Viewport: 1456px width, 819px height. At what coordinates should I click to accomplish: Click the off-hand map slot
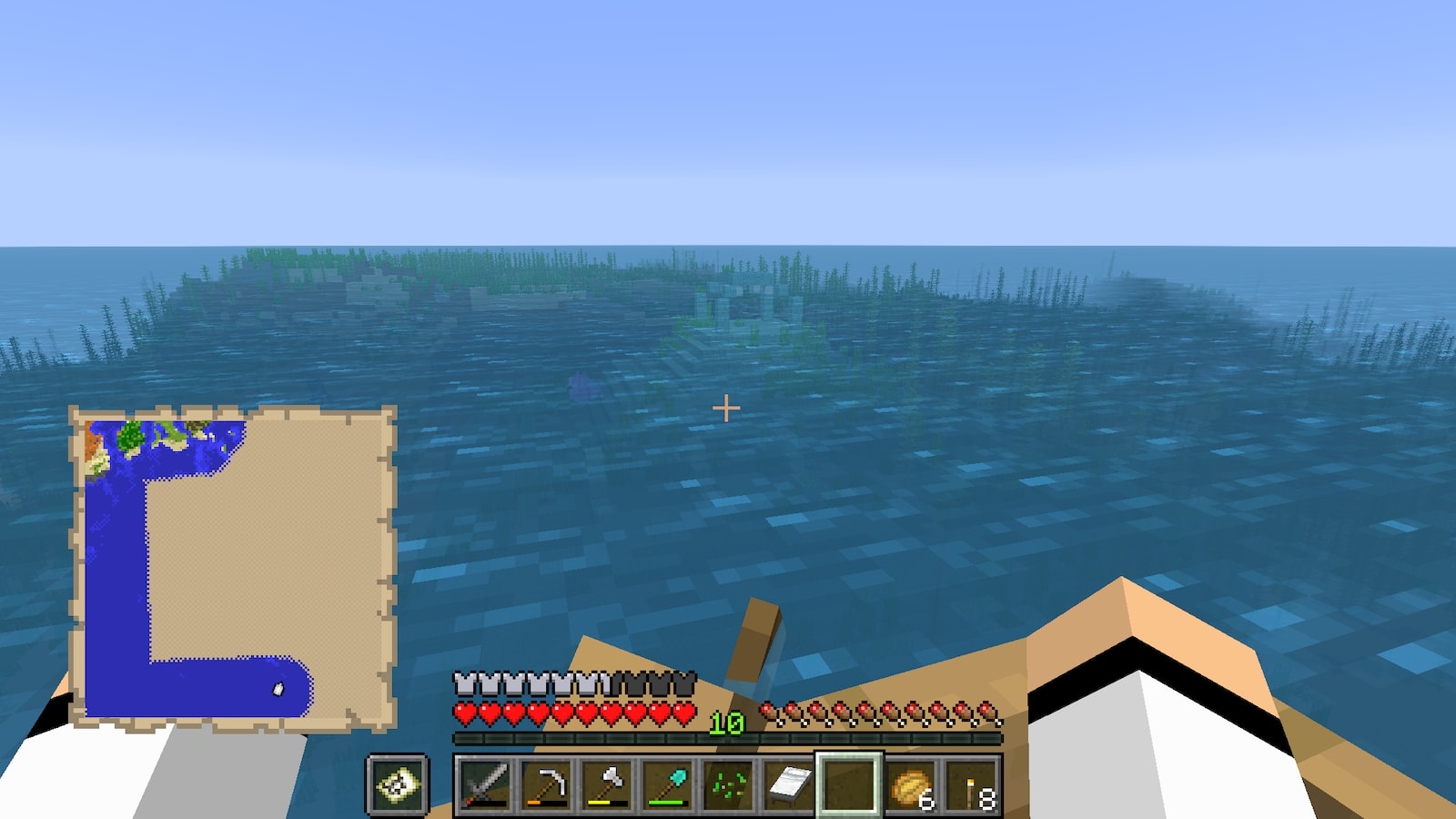click(x=398, y=784)
